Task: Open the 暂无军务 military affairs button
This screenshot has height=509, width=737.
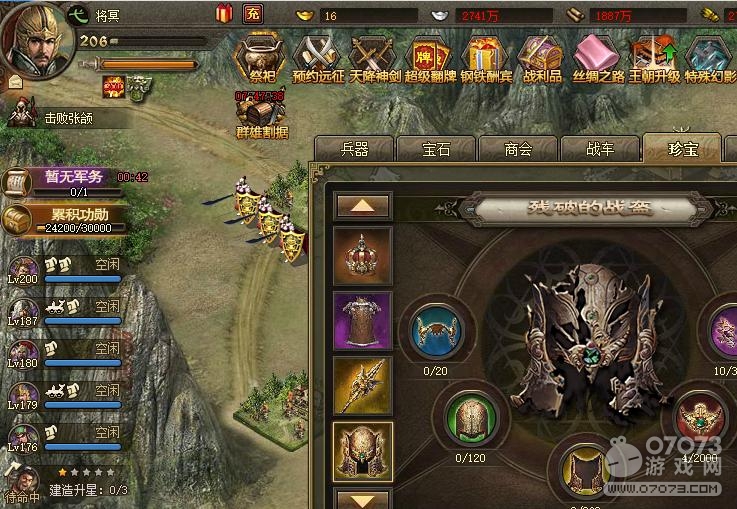Action: [65, 178]
